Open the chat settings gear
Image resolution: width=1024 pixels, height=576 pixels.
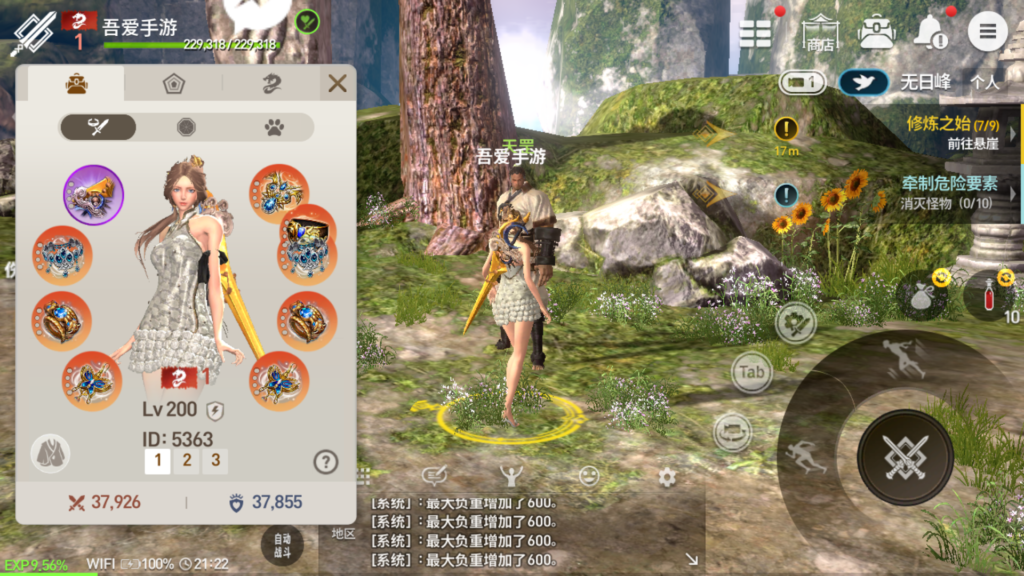[667, 477]
